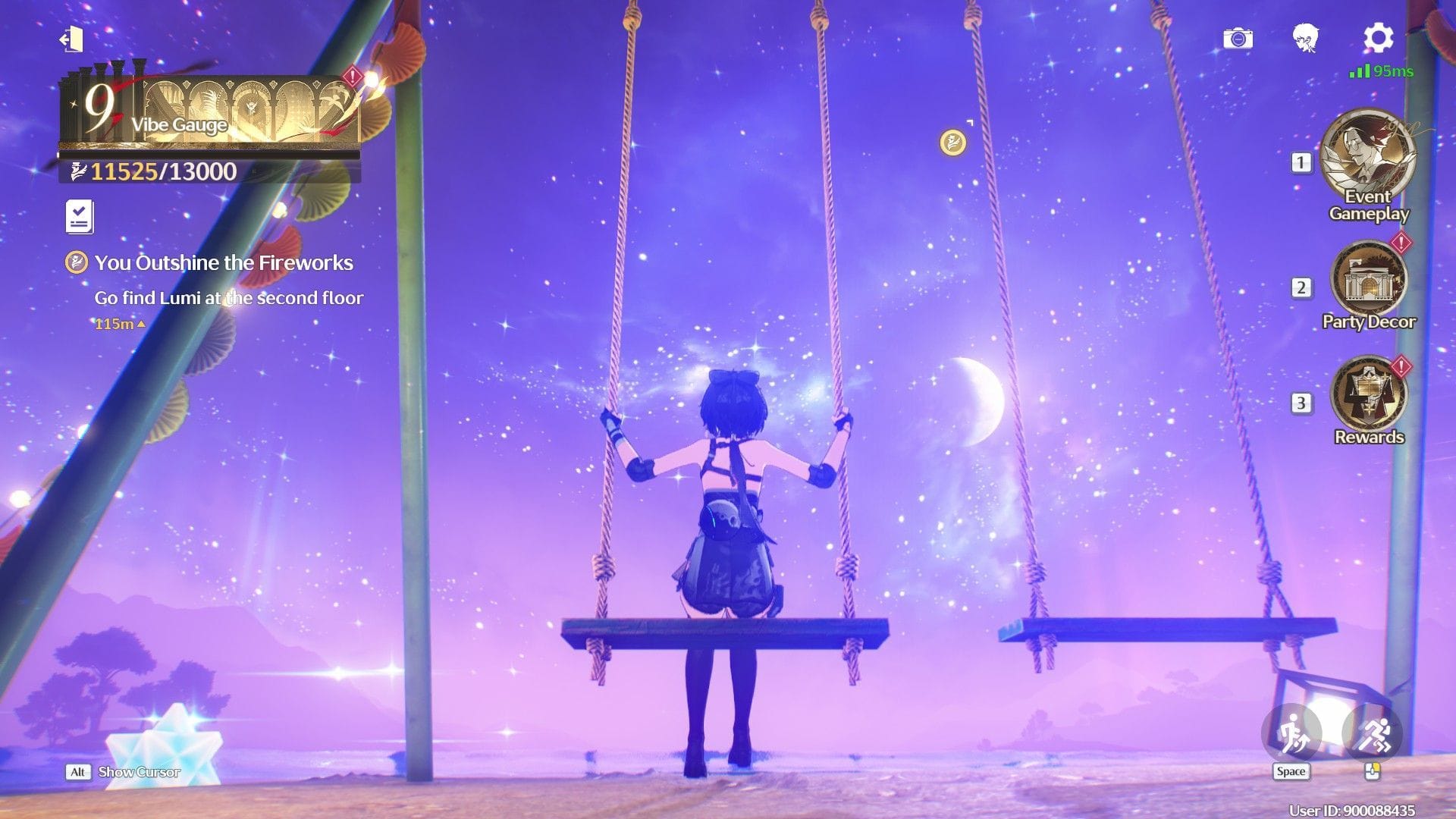Click Go find Lumi objective text
This screenshot has width=1456, height=819.
pos(227,298)
